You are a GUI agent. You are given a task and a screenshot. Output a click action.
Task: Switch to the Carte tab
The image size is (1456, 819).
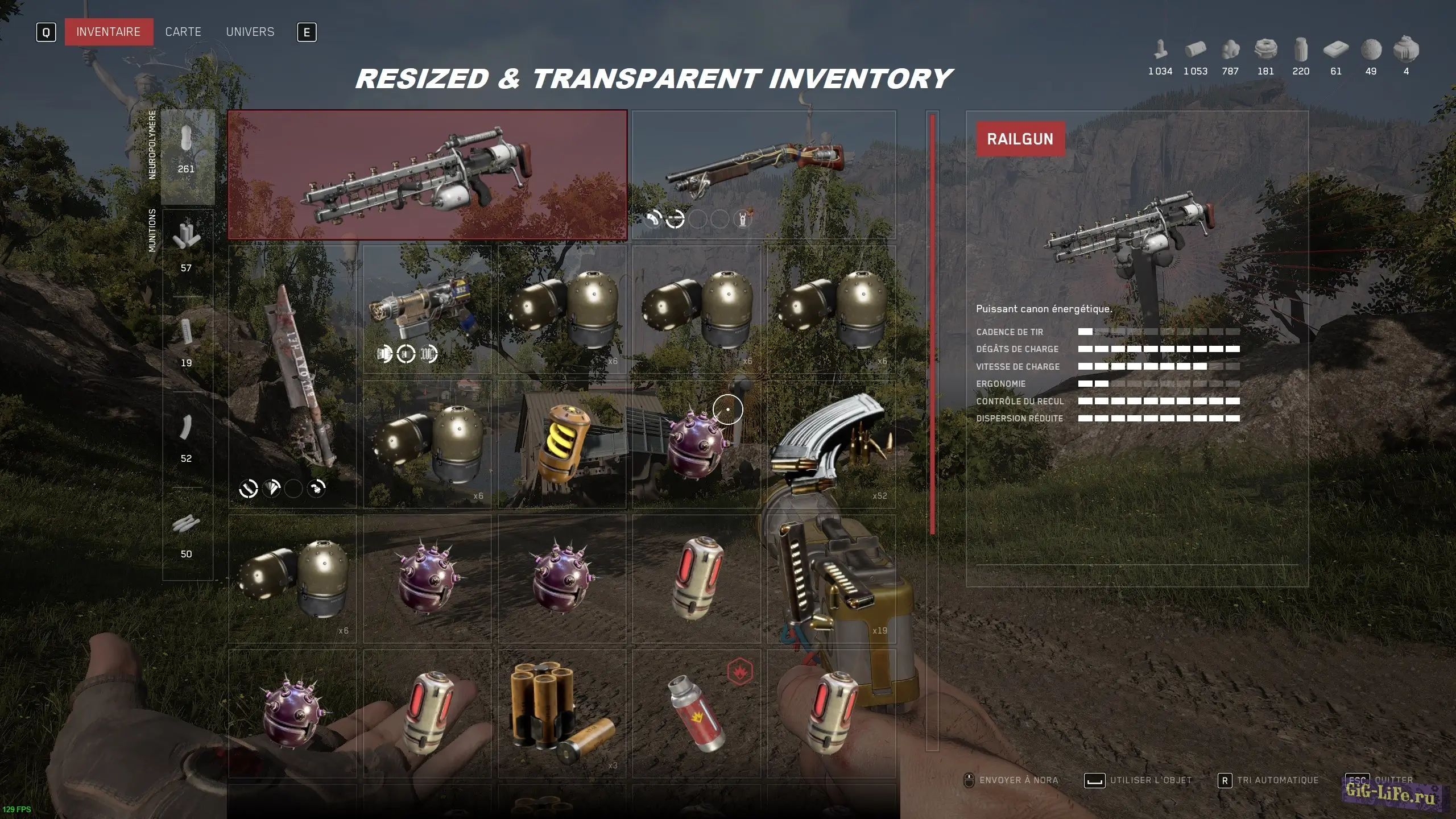(182, 31)
